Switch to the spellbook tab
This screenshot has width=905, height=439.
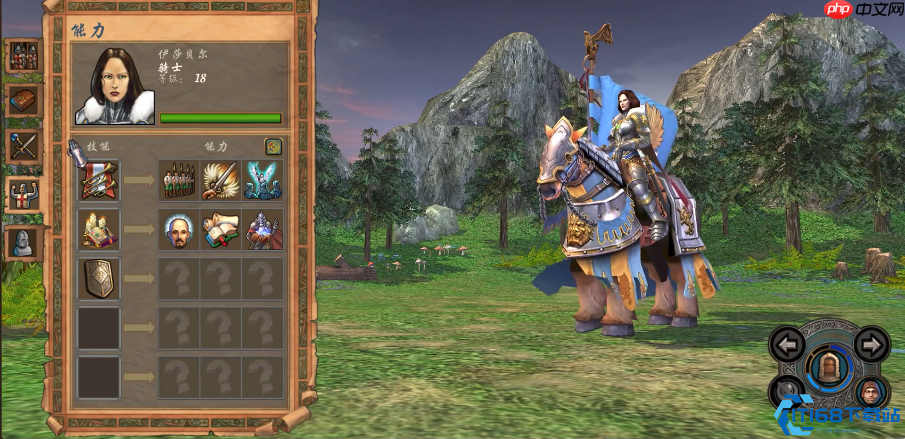[23, 100]
